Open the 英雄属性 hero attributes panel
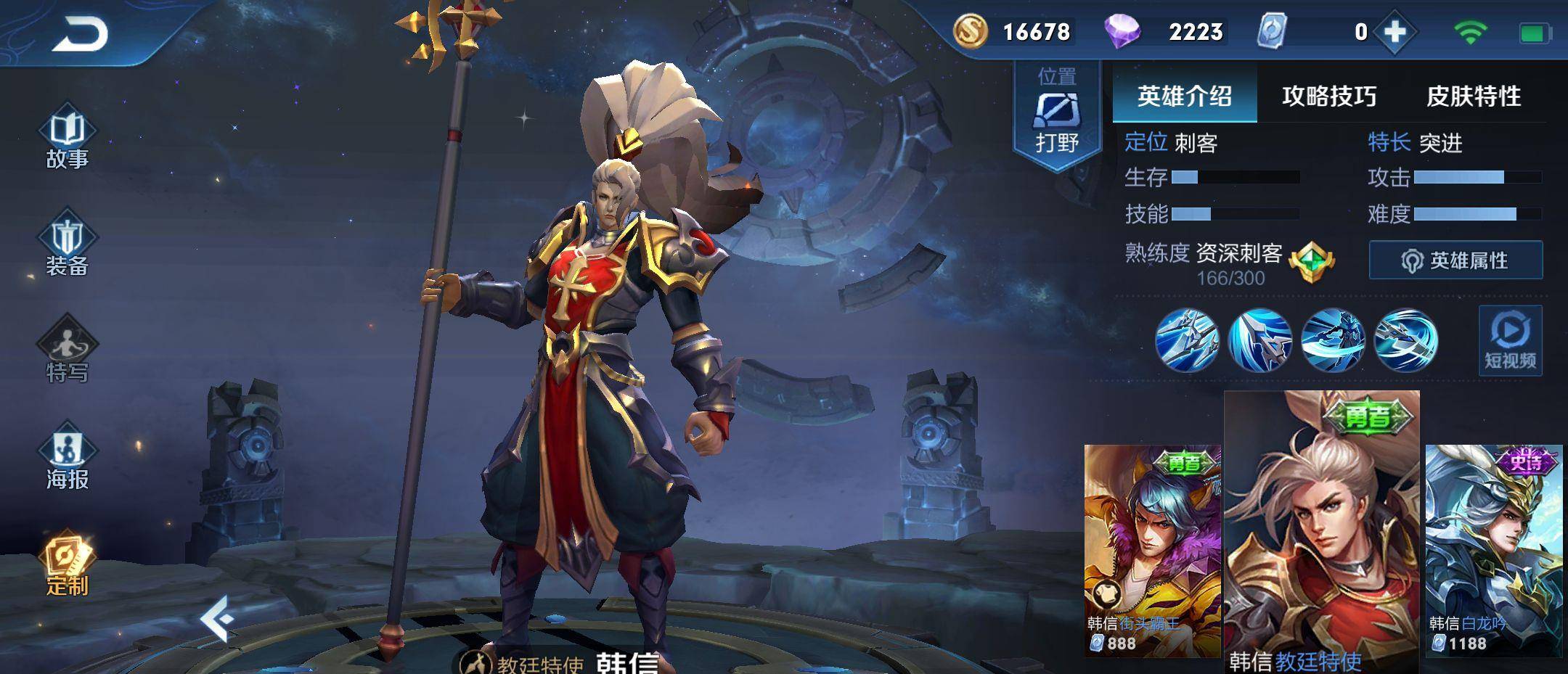This screenshot has height=674, width=1568. point(1455,260)
